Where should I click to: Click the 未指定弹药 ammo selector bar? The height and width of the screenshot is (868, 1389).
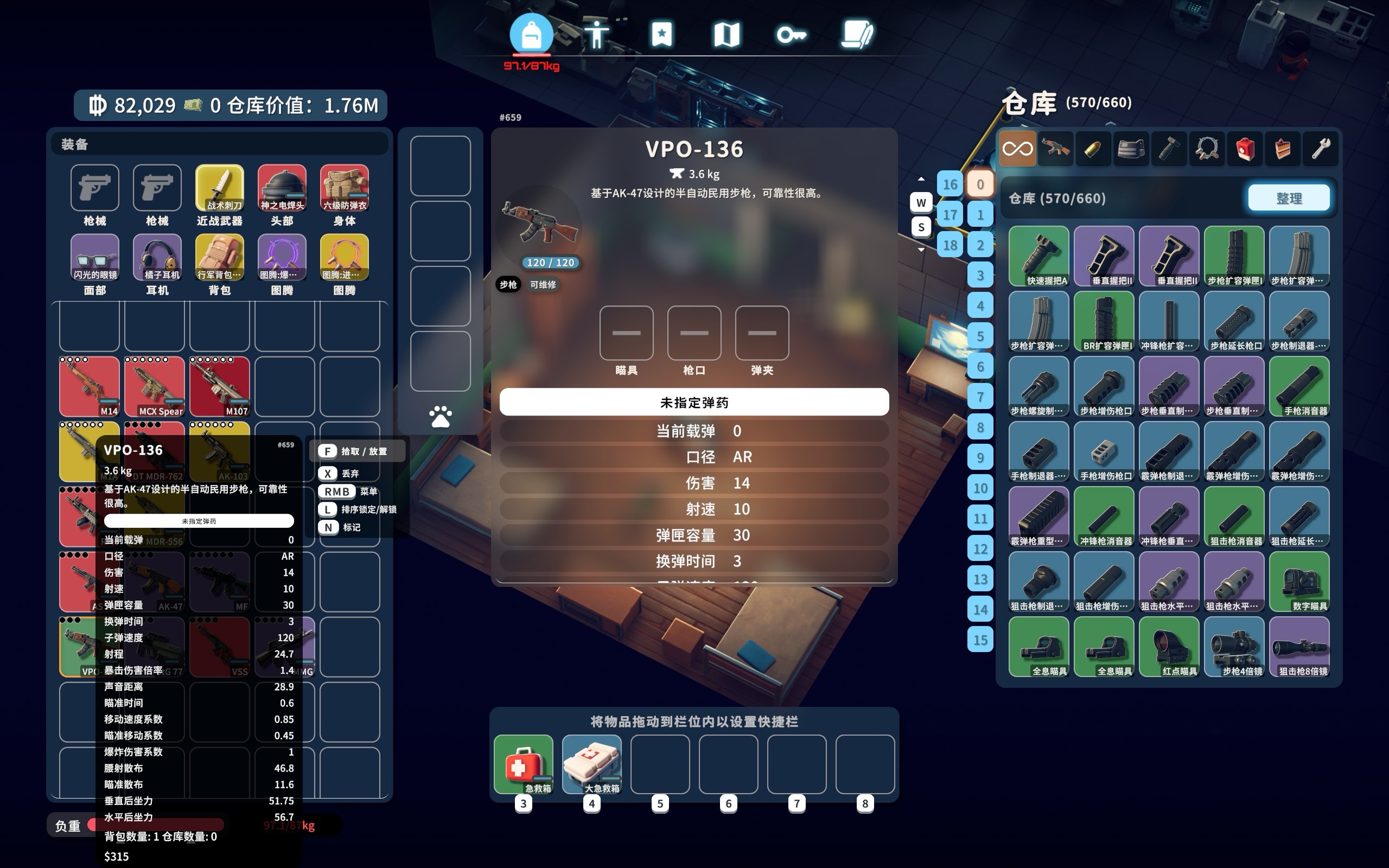693,402
